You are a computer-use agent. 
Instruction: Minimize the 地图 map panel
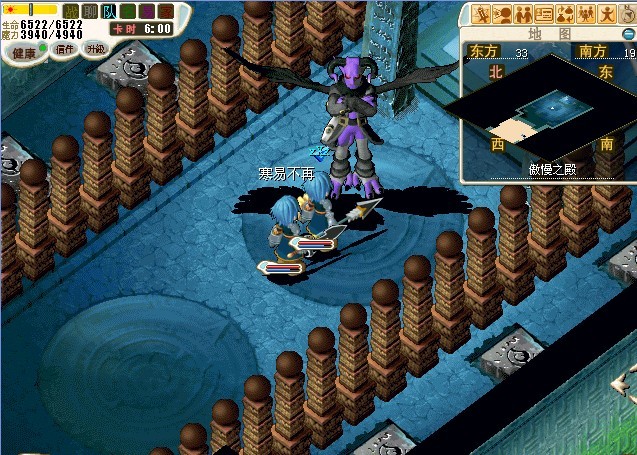coord(629,33)
